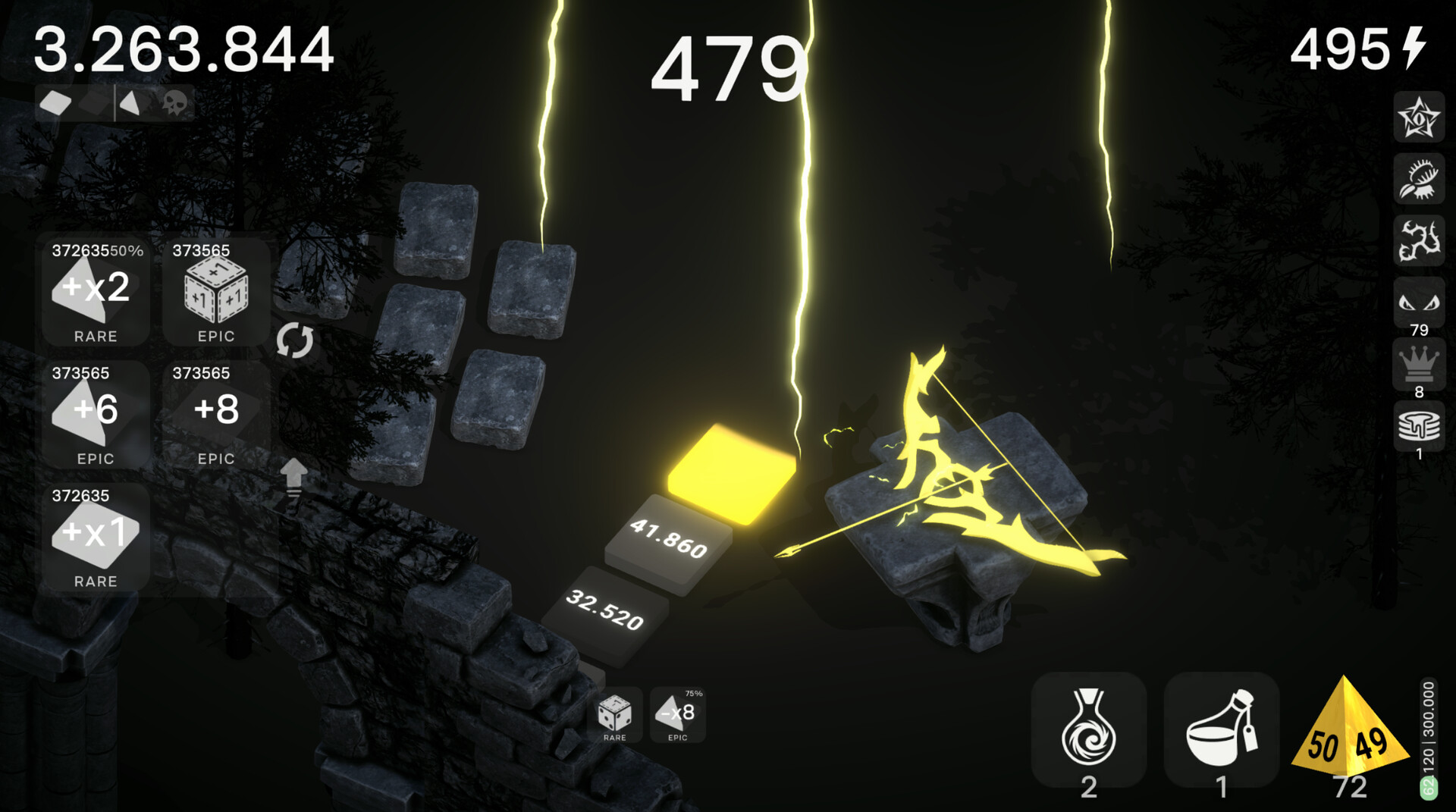The height and width of the screenshot is (812, 1456).
Task: Toggle the pyramid shape filter
Action: click(x=129, y=104)
